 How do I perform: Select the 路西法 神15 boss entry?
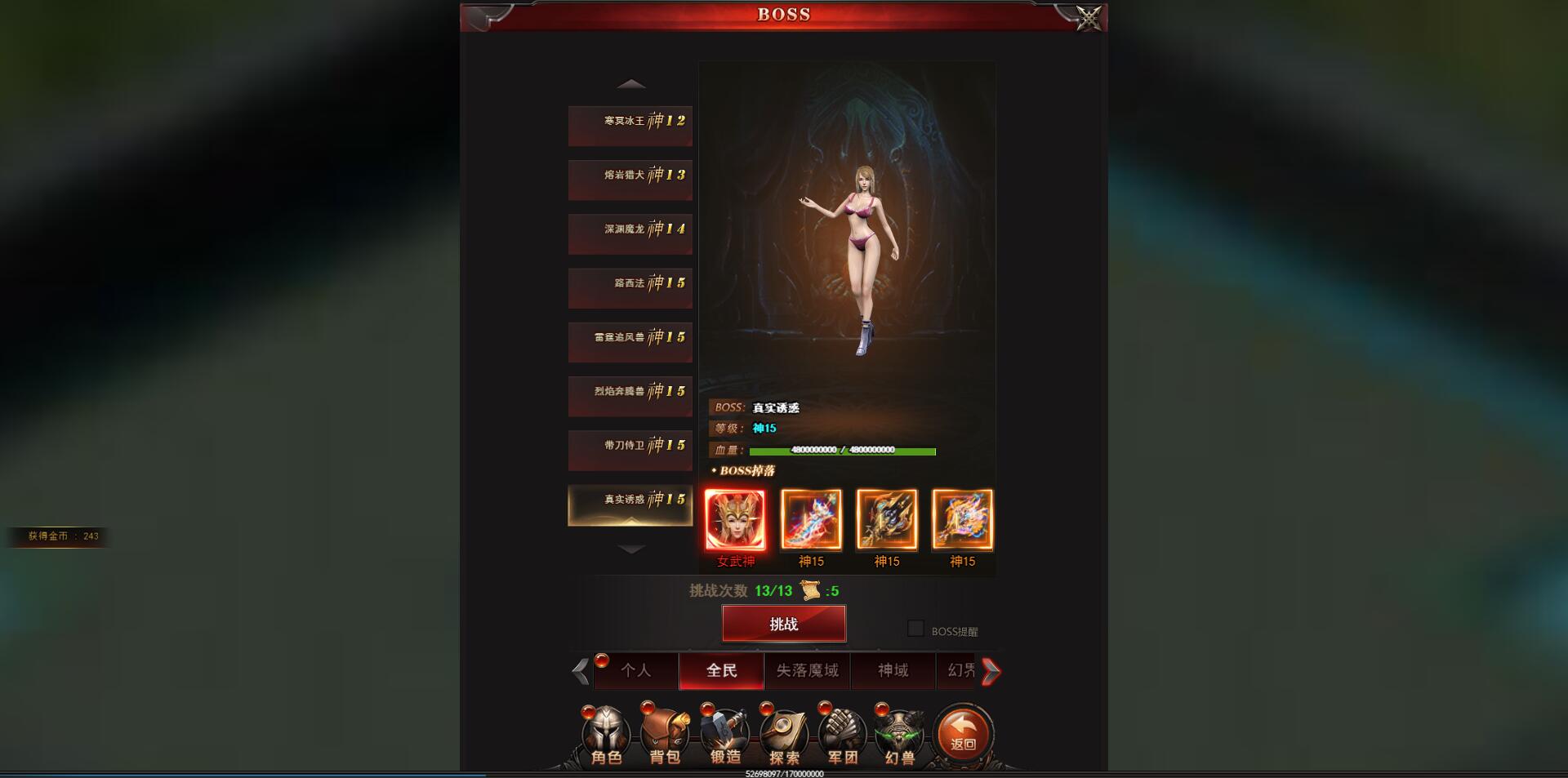pyautogui.click(x=630, y=288)
